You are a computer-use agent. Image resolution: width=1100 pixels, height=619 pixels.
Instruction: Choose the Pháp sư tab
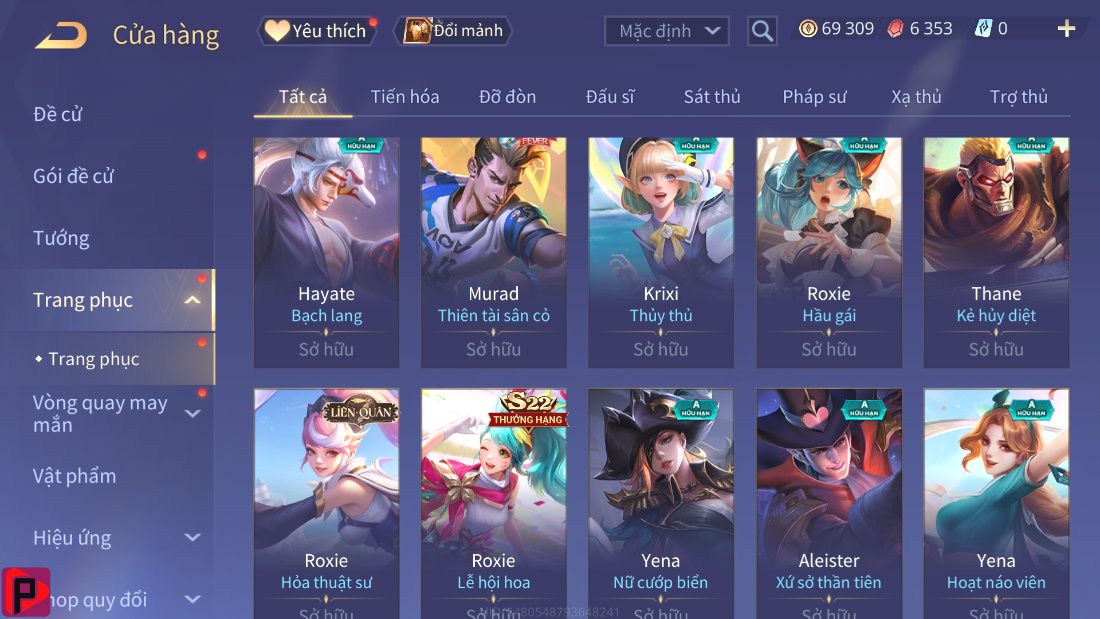[814, 97]
